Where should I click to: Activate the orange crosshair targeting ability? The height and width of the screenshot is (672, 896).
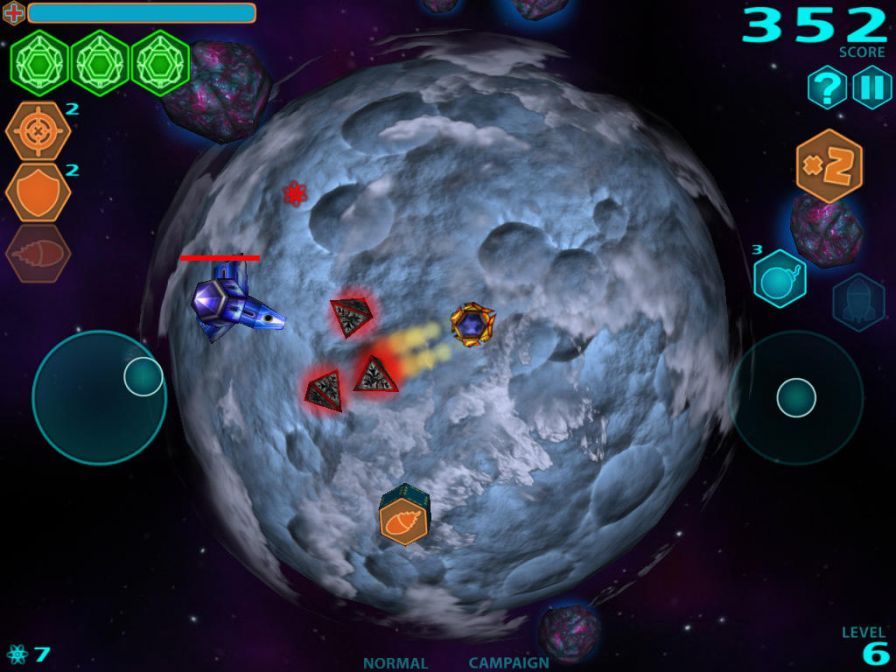(x=38, y=131)
